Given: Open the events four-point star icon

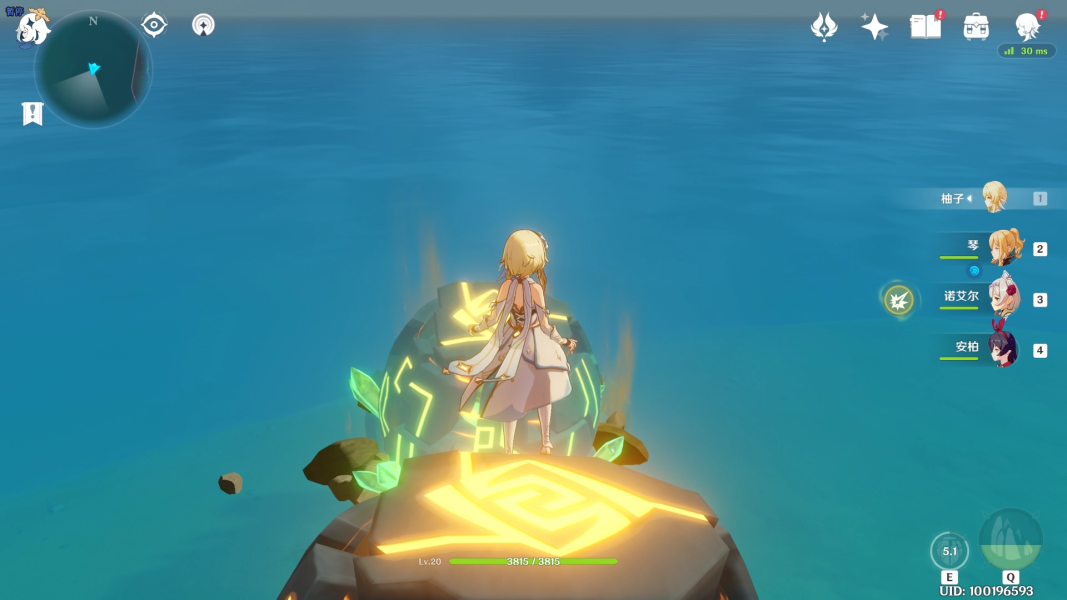Looking at the screenshot, I should (x=875, y=27).
